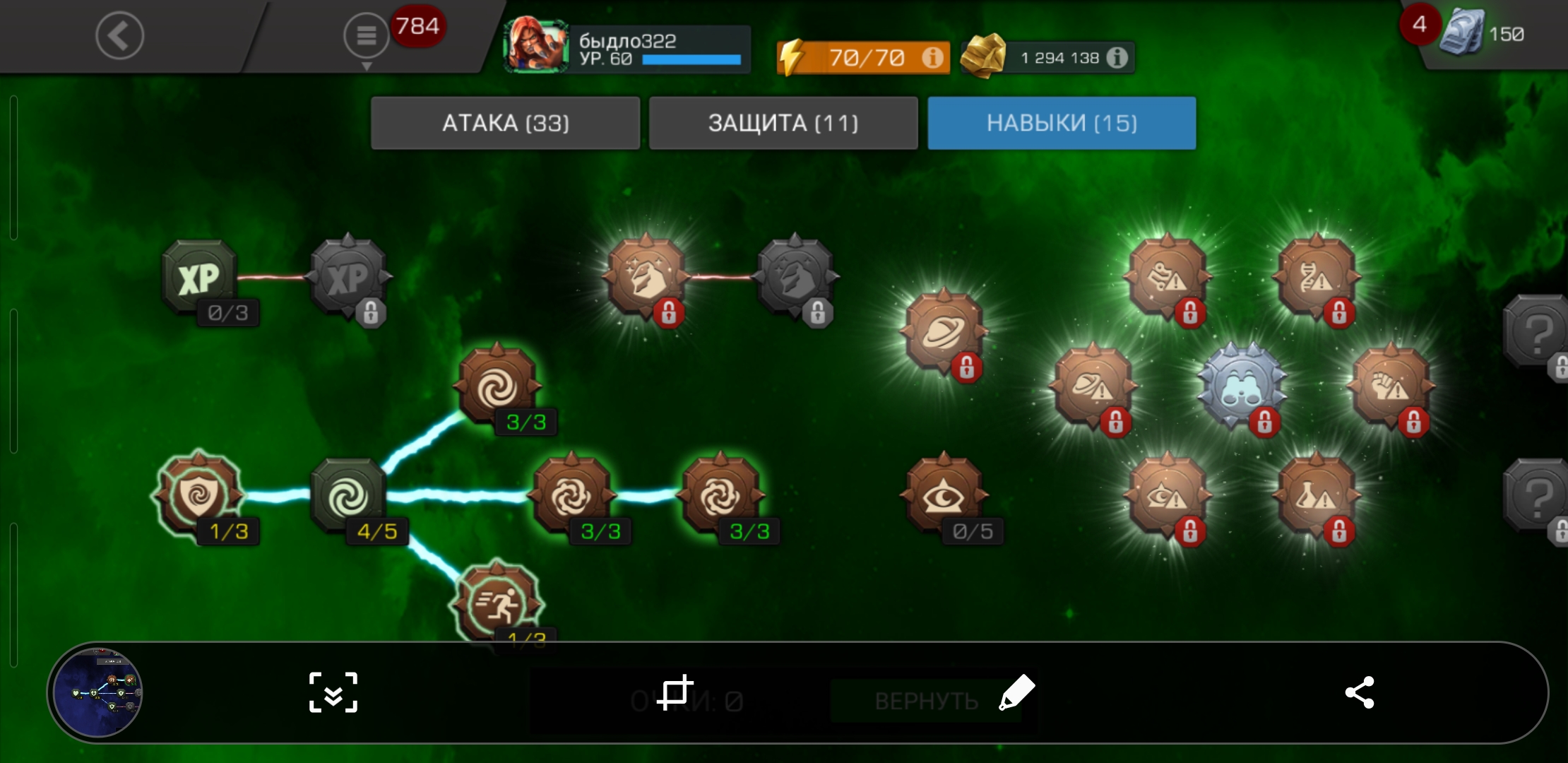Screen dimensions: 1568x763
Task: Choose the green spiral mastery at 4/5
Action: 348,496
